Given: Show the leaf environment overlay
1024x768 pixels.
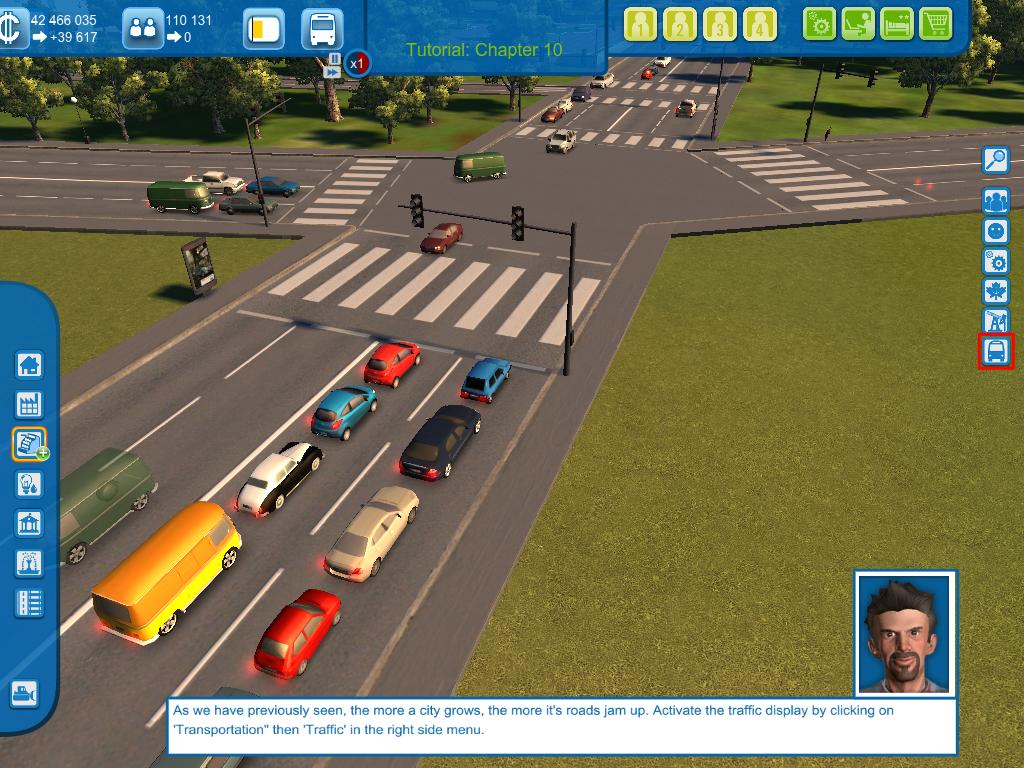Looking at the screenshot, I should [x=996, y=291].
